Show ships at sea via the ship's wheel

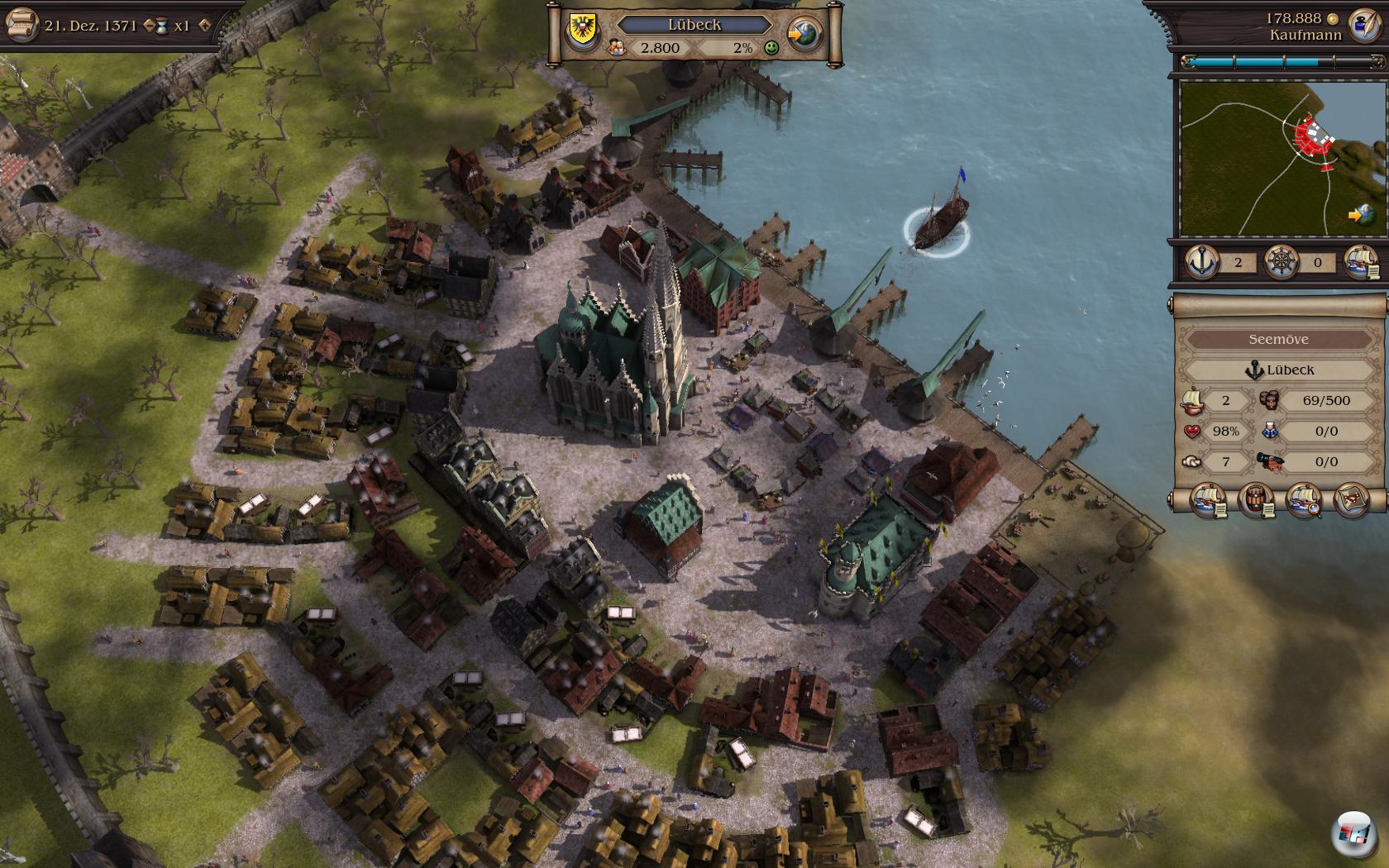1281,262
